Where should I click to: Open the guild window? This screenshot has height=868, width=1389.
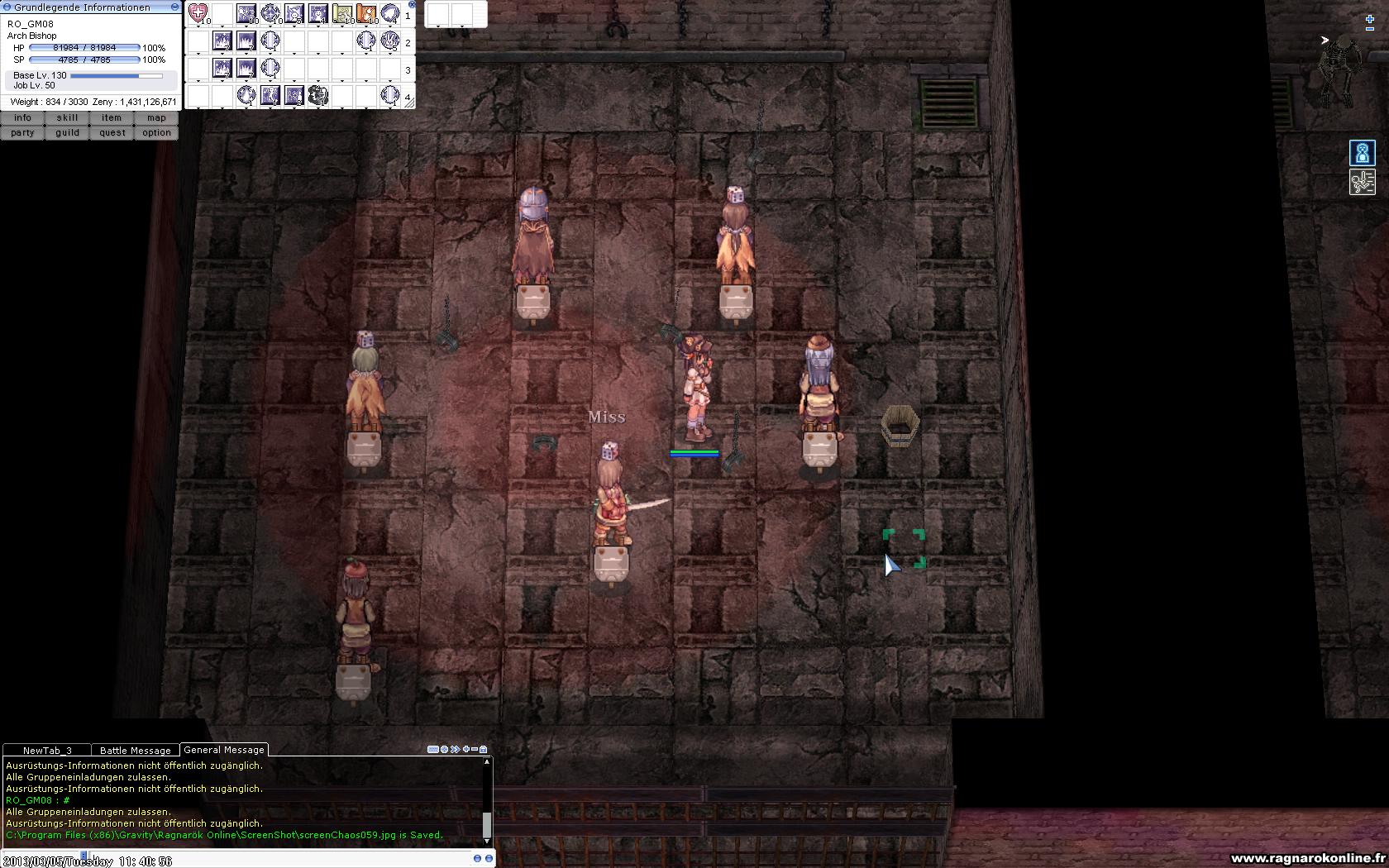[67, 132]
